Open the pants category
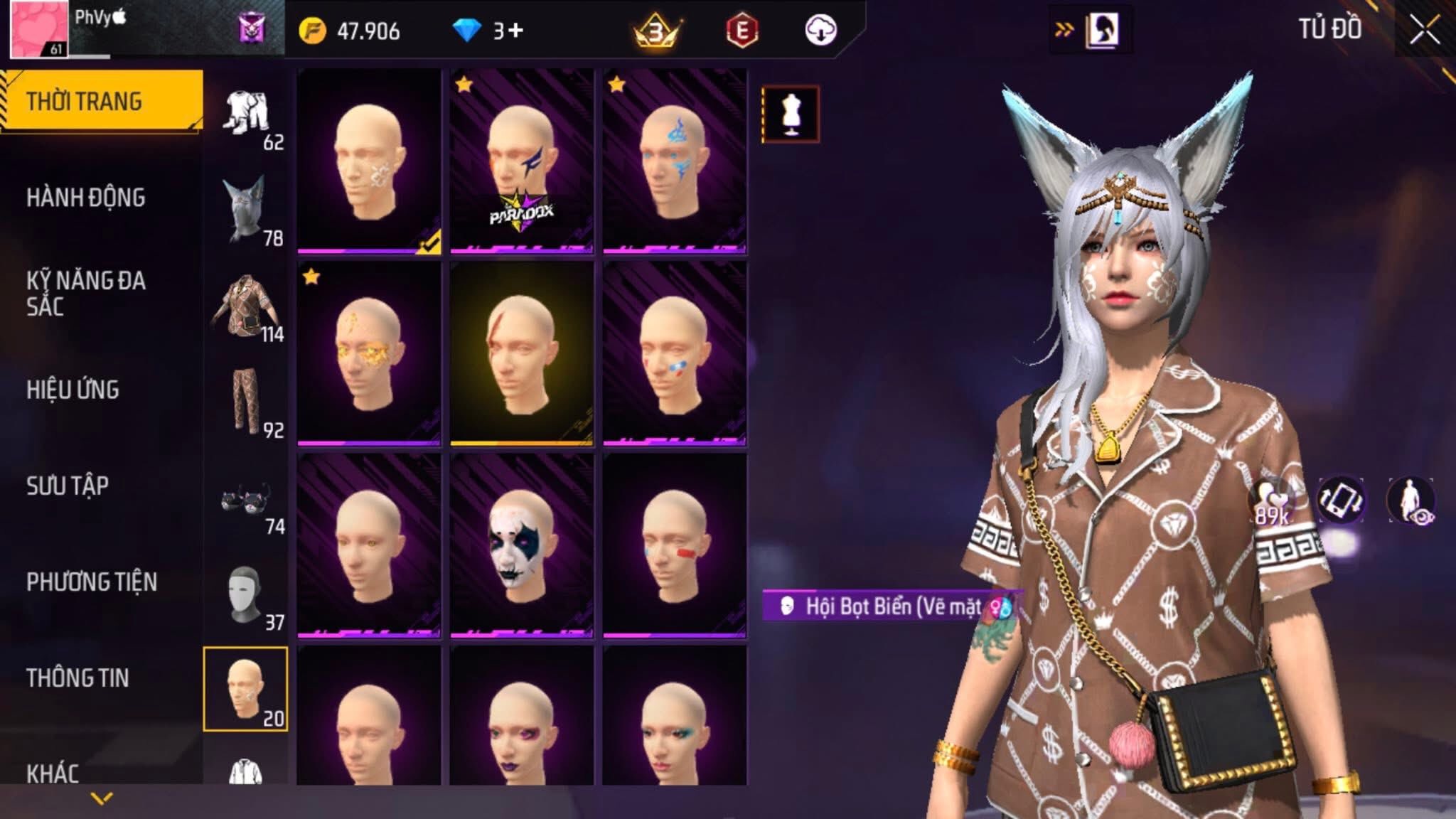The image size is (1456, 819). (x=246, y=402)
